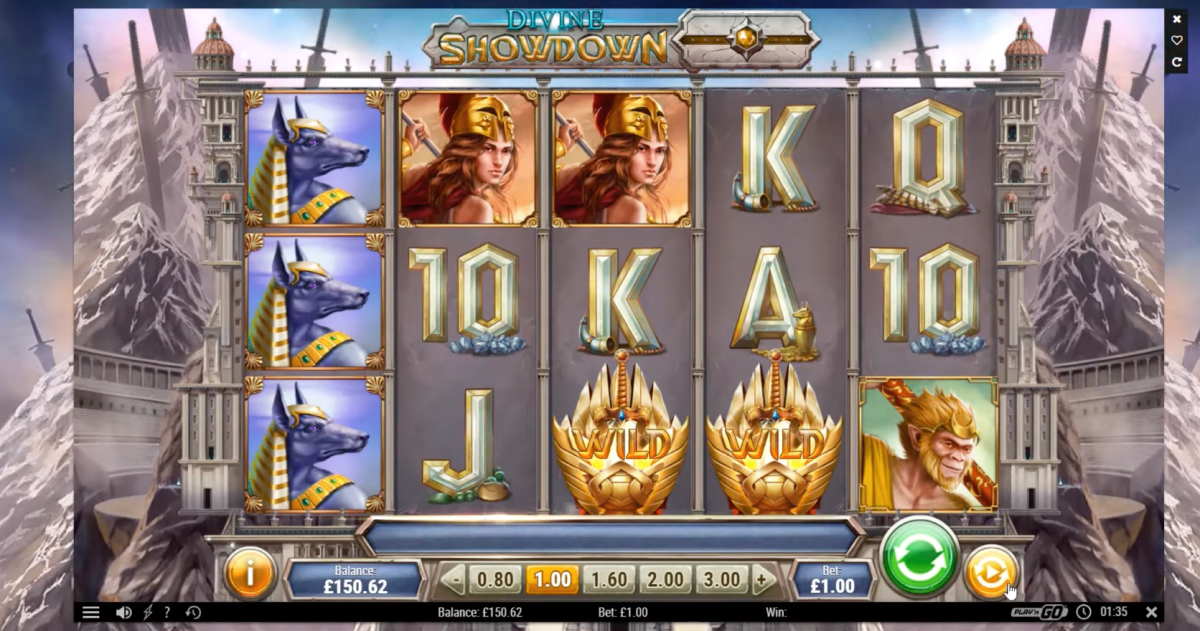The image size is (1200, 631).
Task: Close the game window with the top X
Action: pyautogui.click(x=1177, y=19)
